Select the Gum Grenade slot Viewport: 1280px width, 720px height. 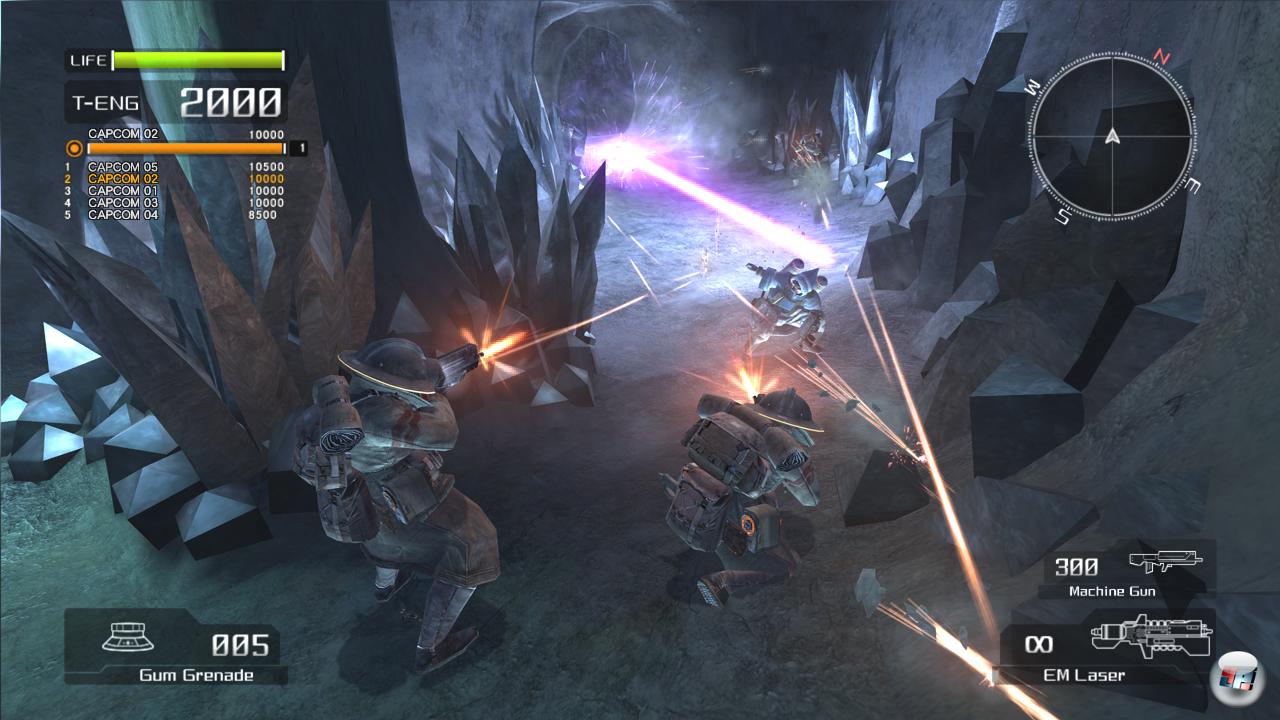[x=172, y=648]
